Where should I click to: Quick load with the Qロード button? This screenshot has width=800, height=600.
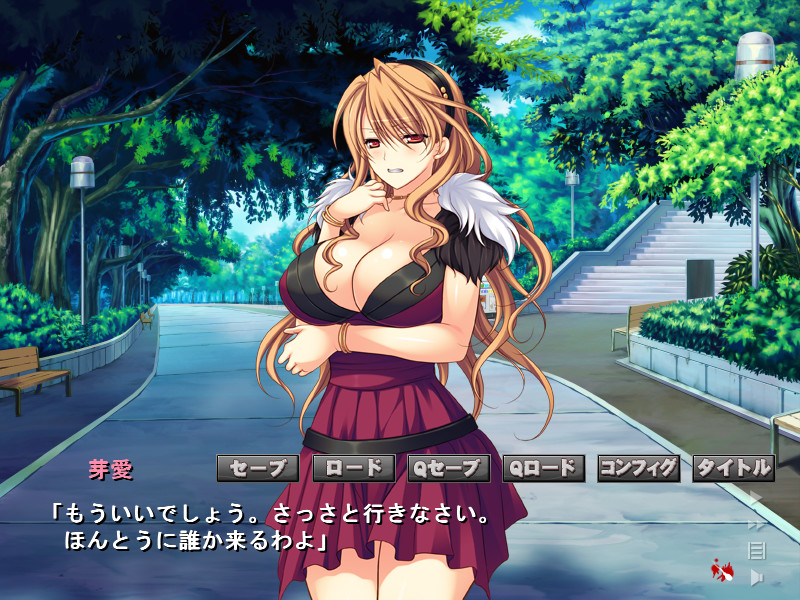[x=544, y=467]
